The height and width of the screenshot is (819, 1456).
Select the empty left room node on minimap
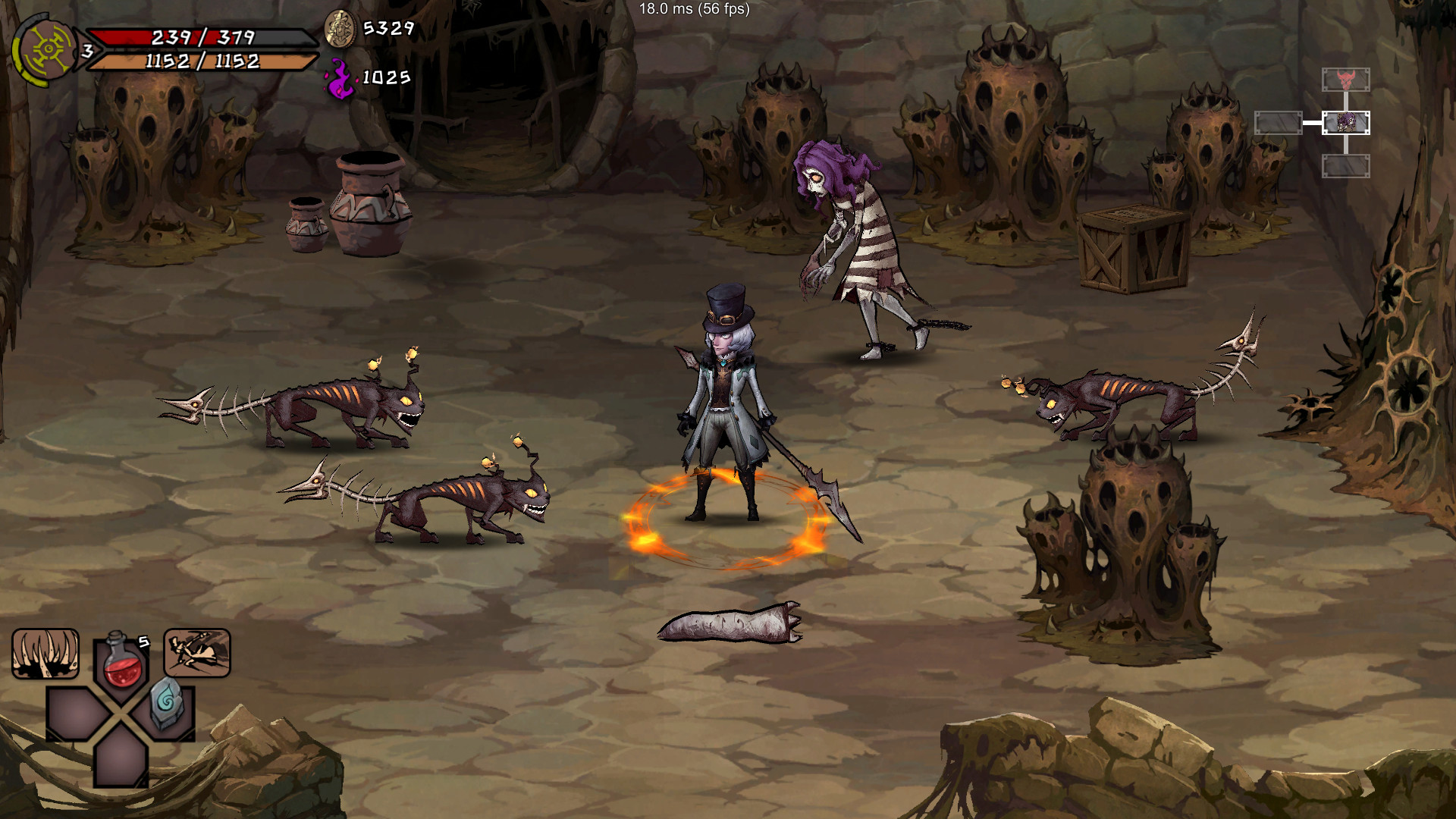(x=1278, y=121)
